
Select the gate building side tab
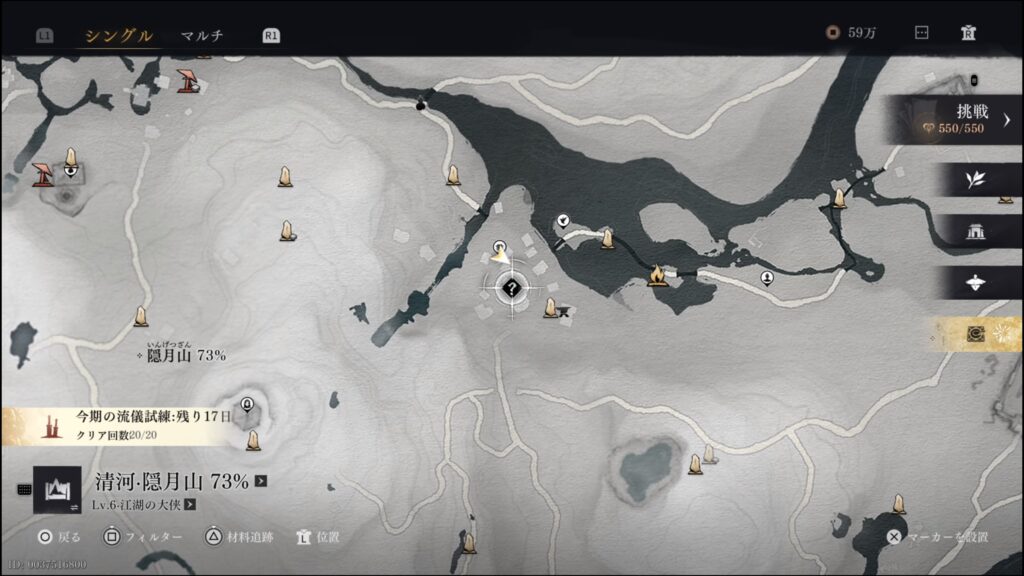pos(975,232)
